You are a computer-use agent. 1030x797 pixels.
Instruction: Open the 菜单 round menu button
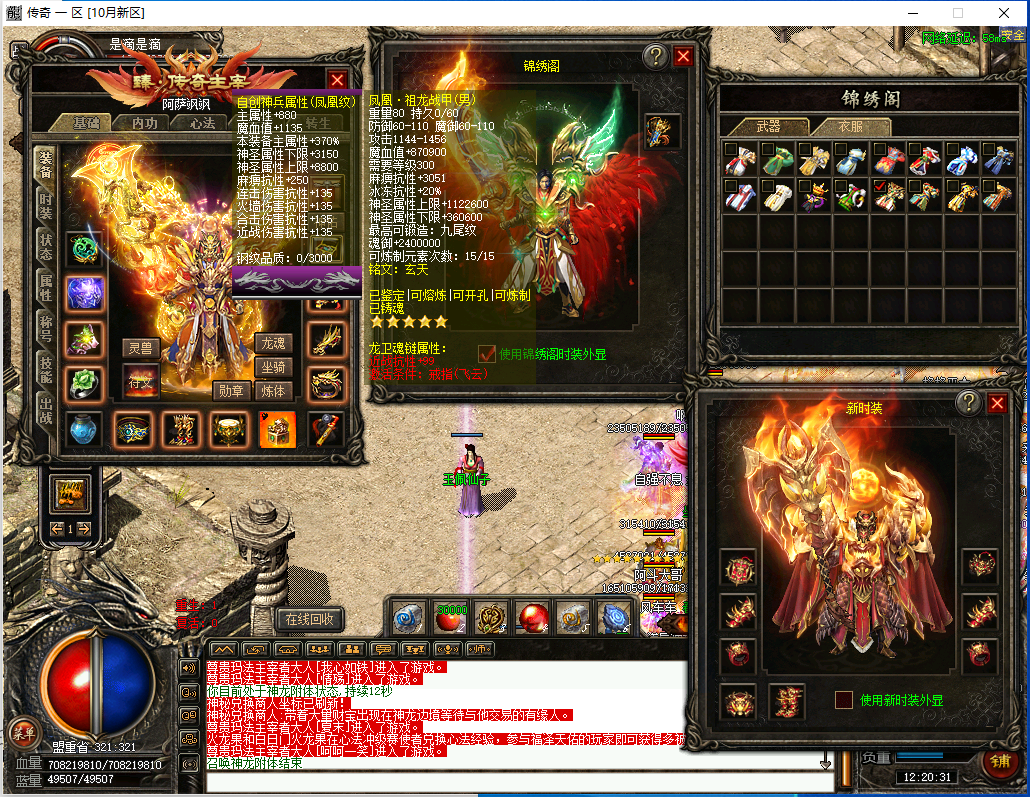[23, 732]
